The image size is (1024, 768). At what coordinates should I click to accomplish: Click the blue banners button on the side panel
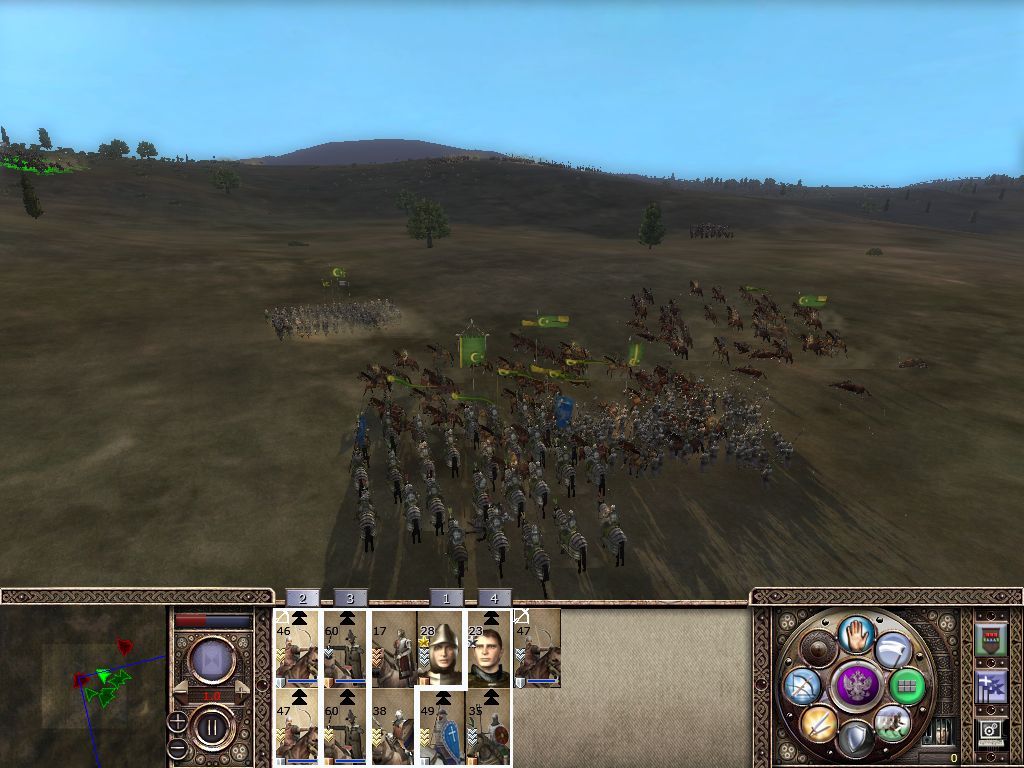point(990,686)
